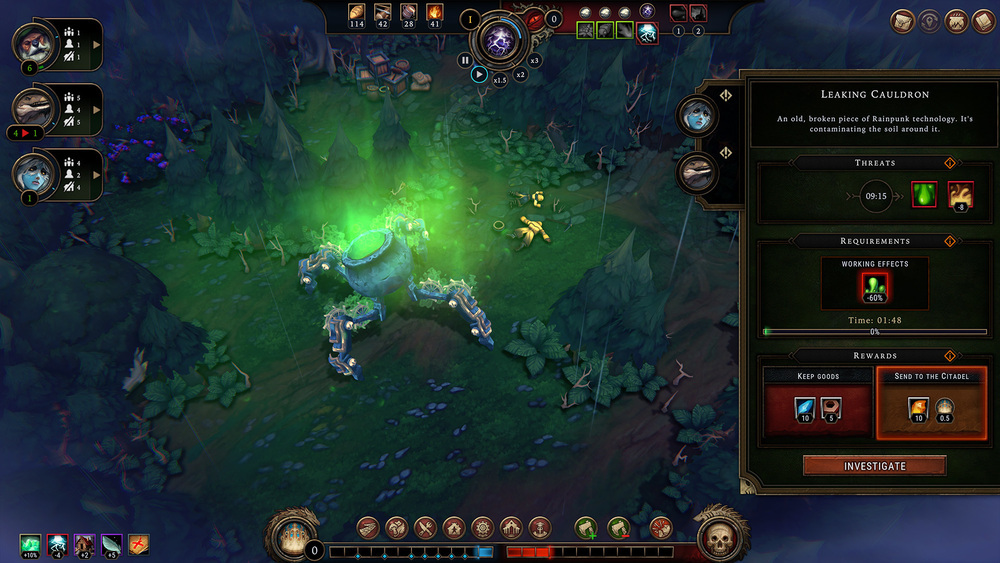Expand the harpy species panel arrow
1000x563 pixels.
[97, 173]
